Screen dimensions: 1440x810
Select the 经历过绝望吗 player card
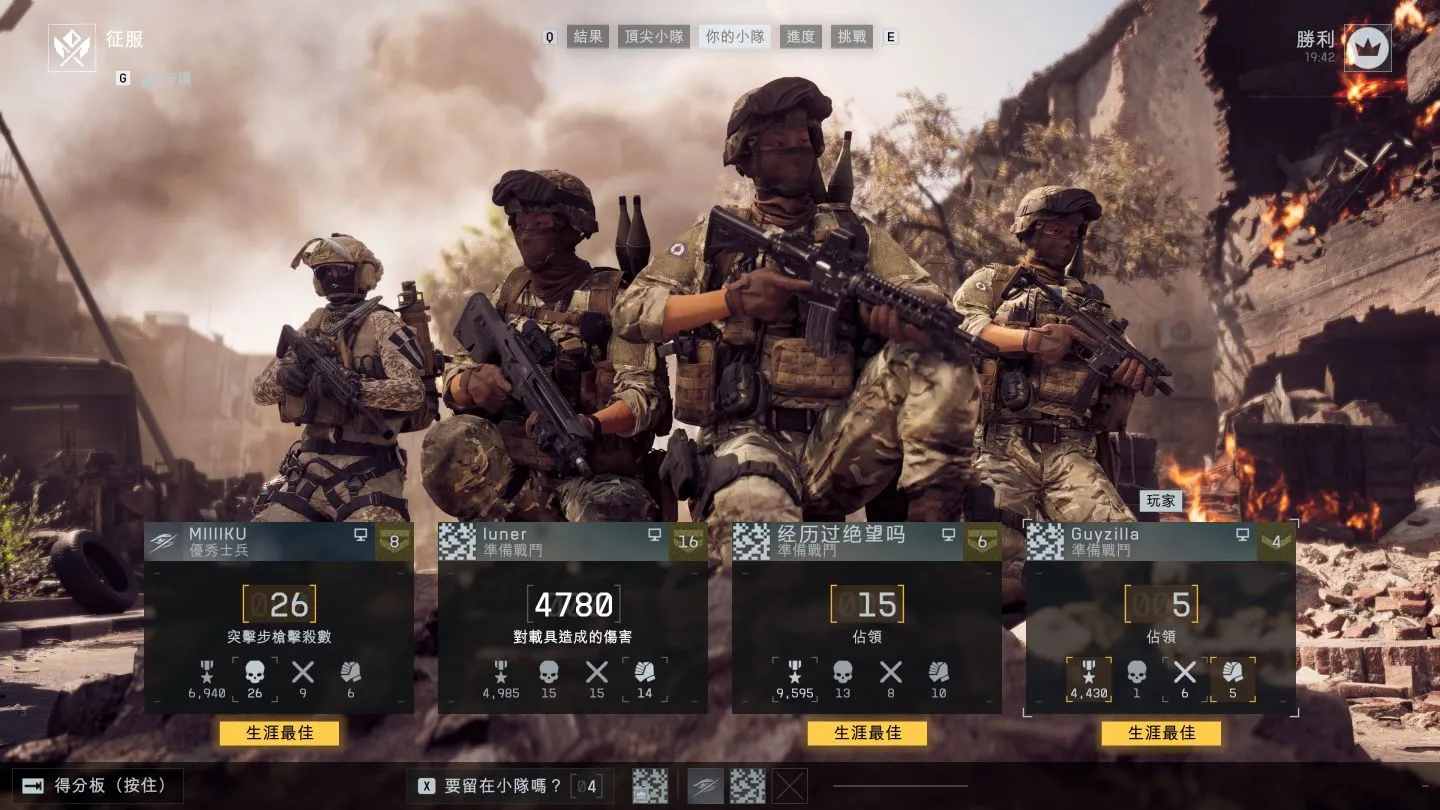[x=866, y=617]
